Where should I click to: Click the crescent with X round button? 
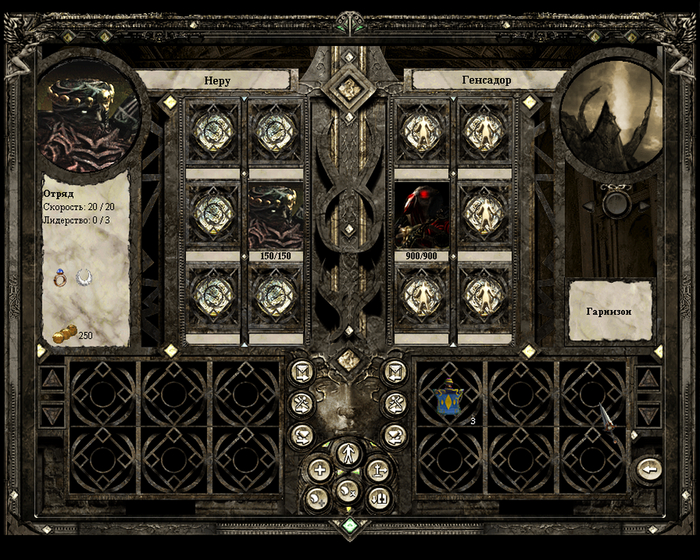[x=347, y=490]
